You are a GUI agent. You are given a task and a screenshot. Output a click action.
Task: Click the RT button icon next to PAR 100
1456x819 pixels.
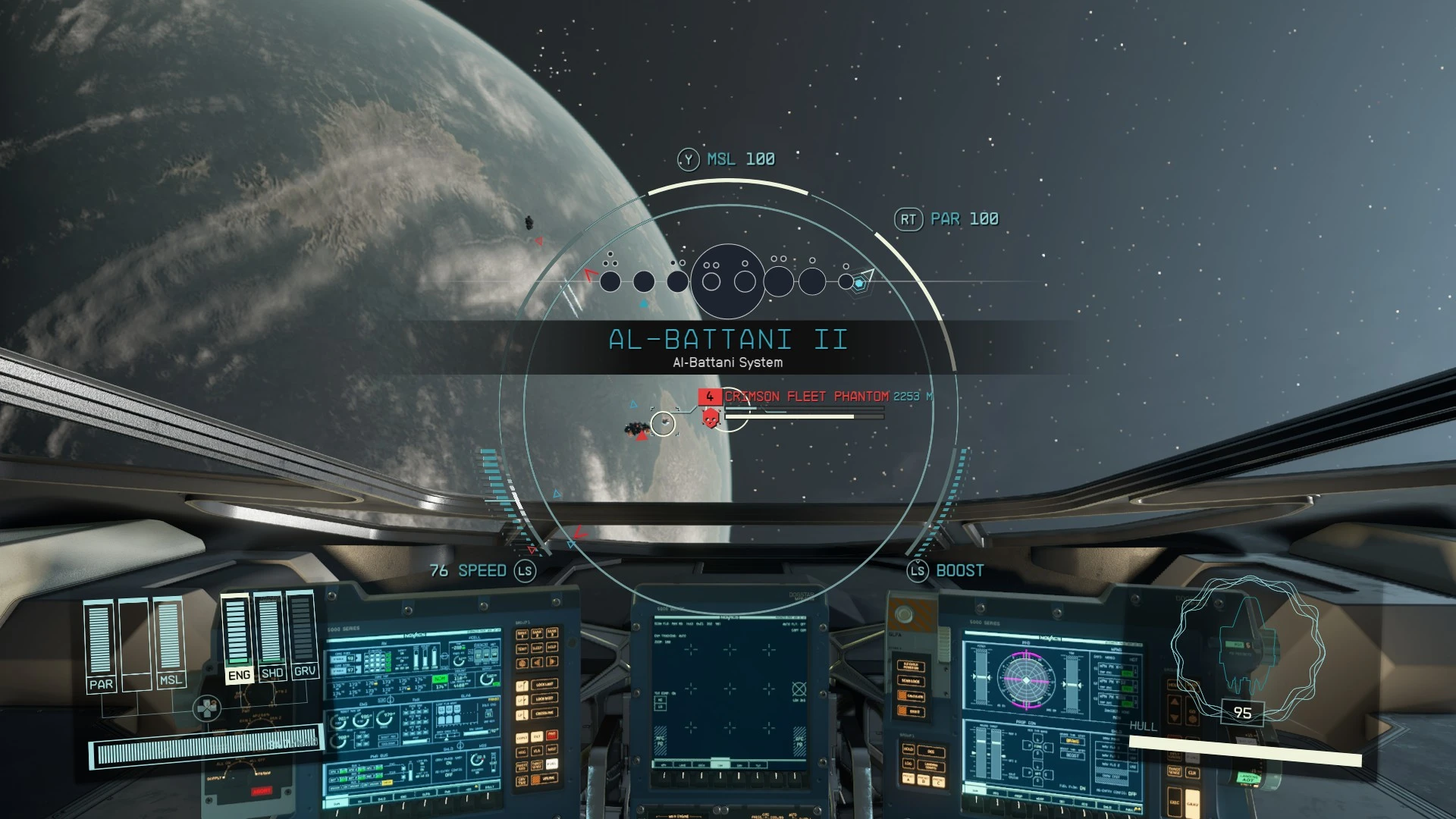click(908, 218)
